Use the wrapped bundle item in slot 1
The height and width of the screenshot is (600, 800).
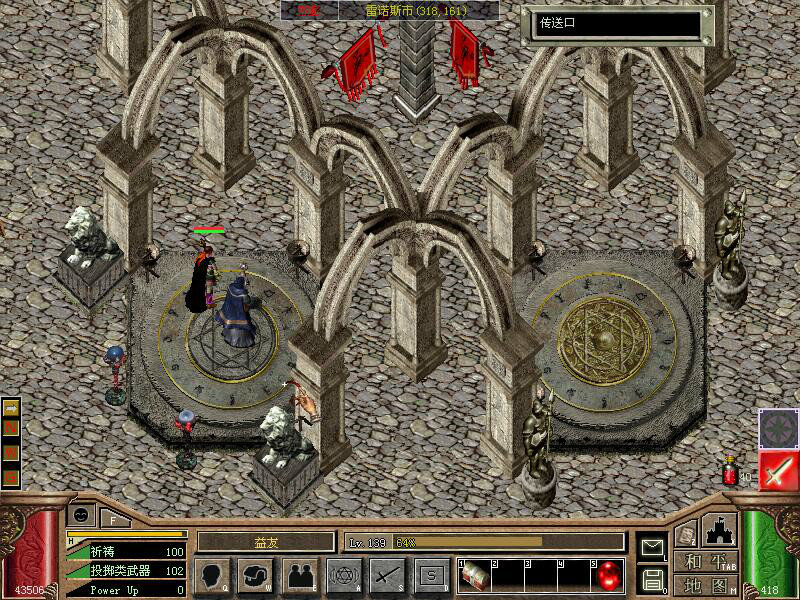[x=477, y=575]
